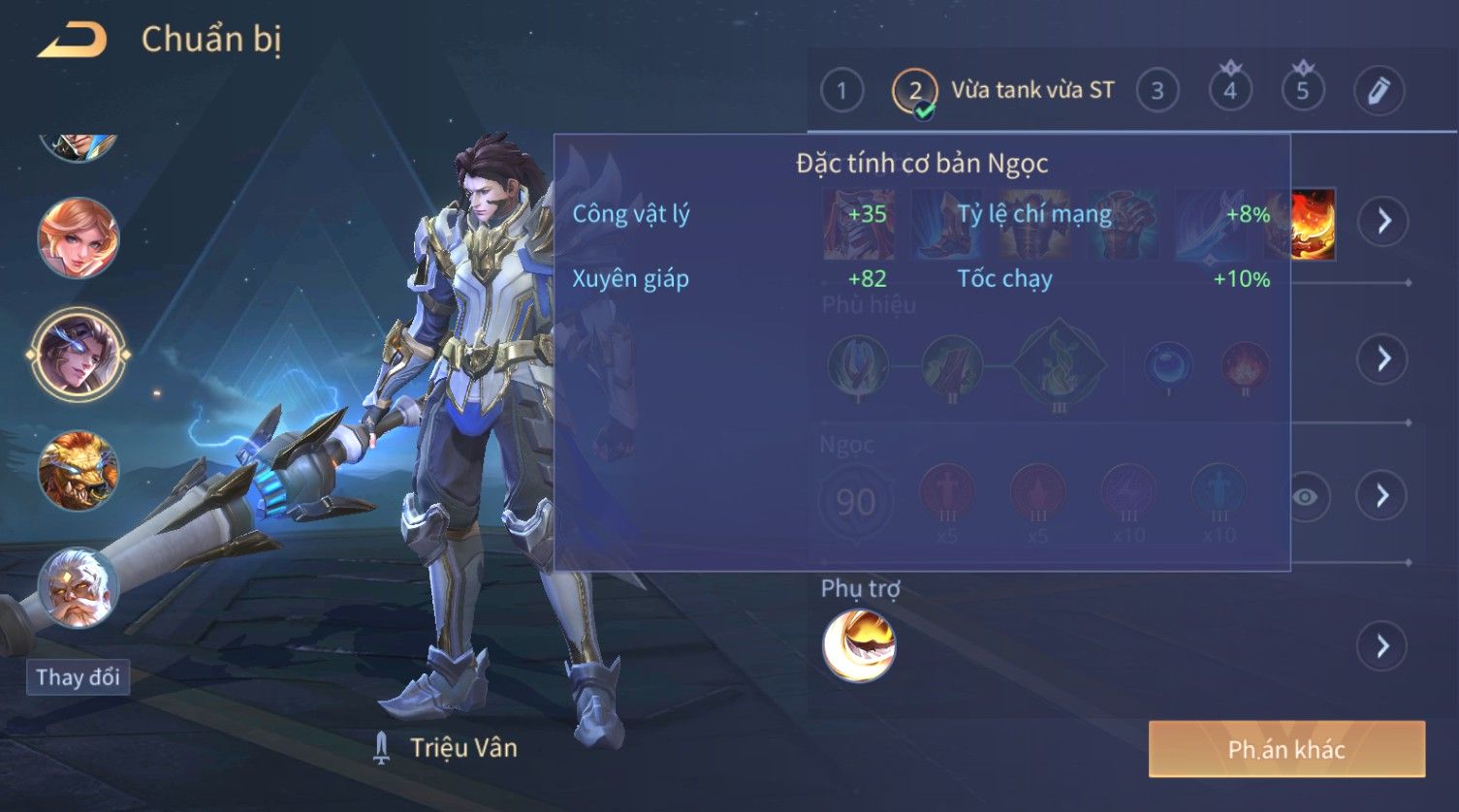
Task: Open locked loadout preset 4
Action: 1230,91
